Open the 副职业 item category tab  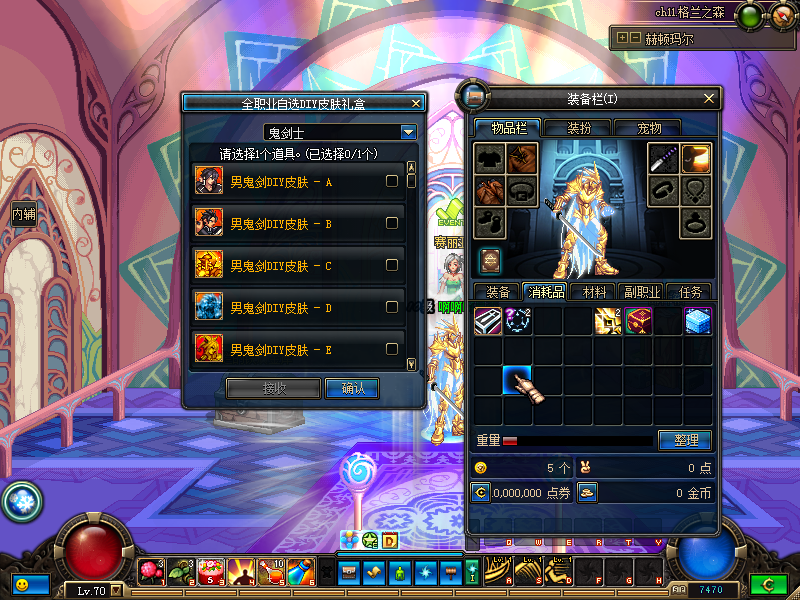click(x=641, y=292)
